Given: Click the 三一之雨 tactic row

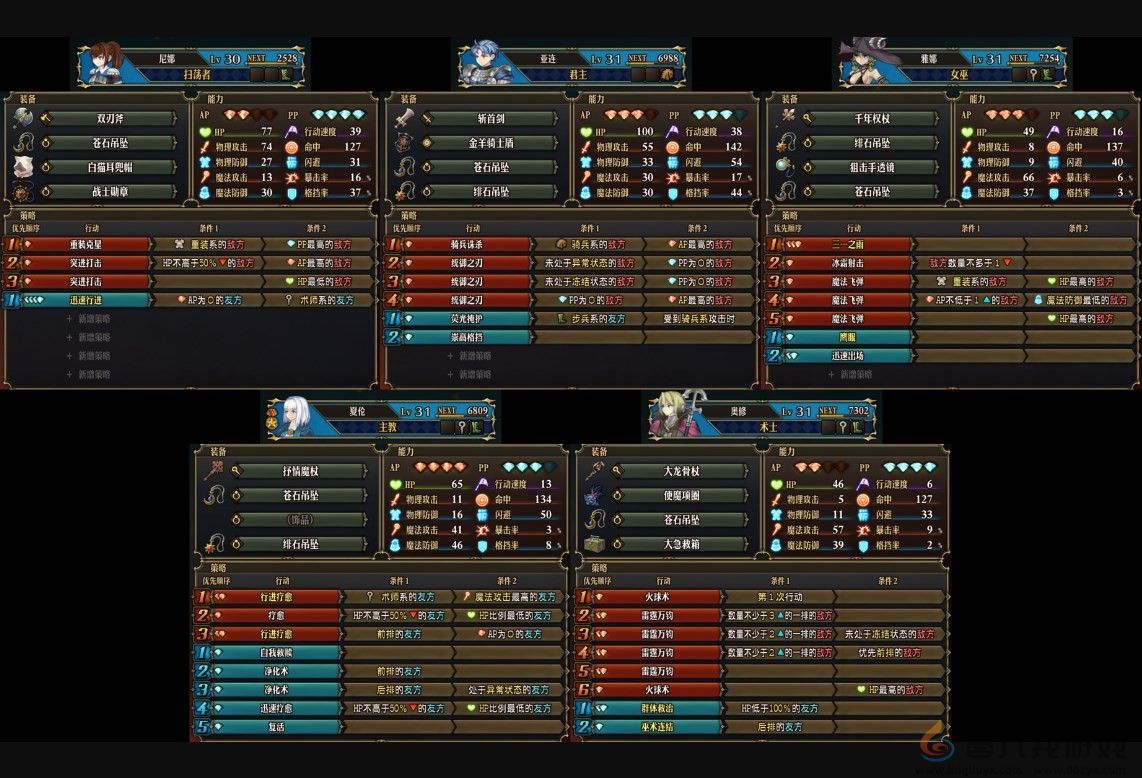Looking at the screenshot, I should click(846, 244).
